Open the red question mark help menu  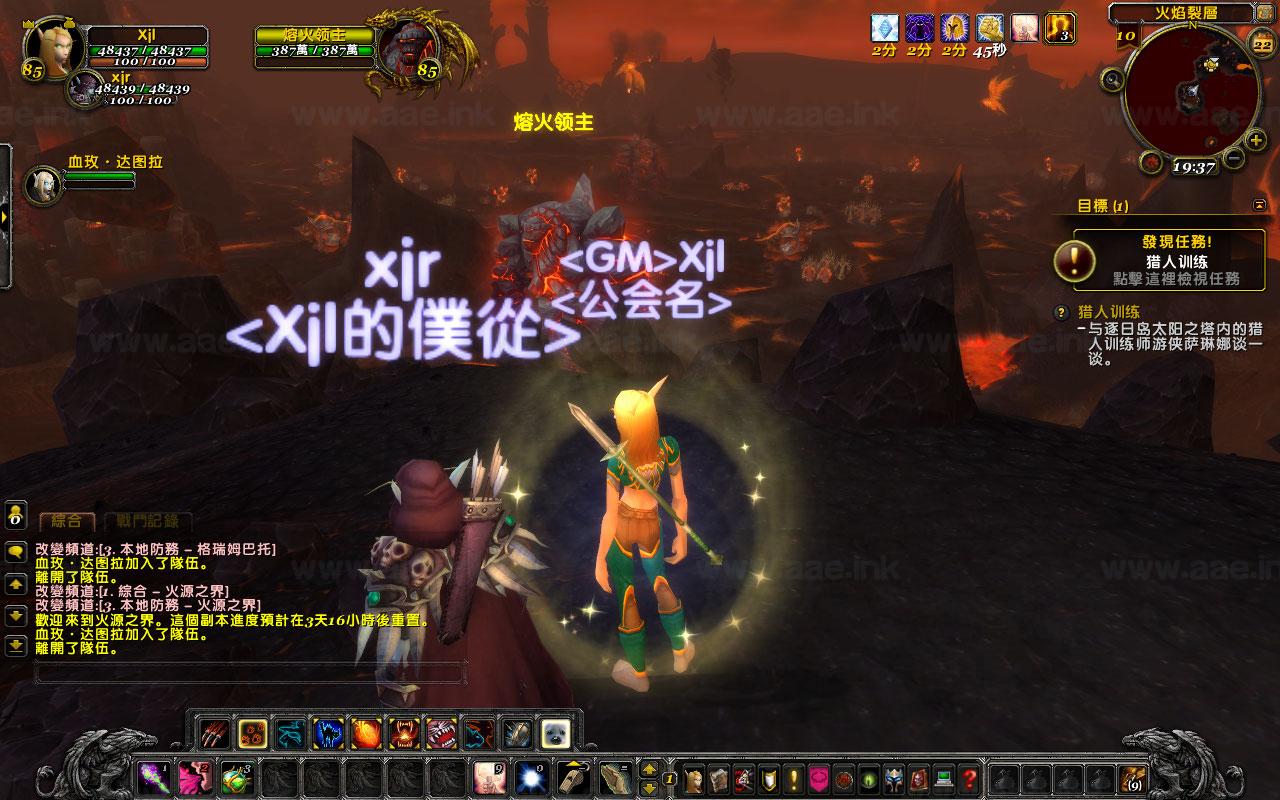[968, 777]
